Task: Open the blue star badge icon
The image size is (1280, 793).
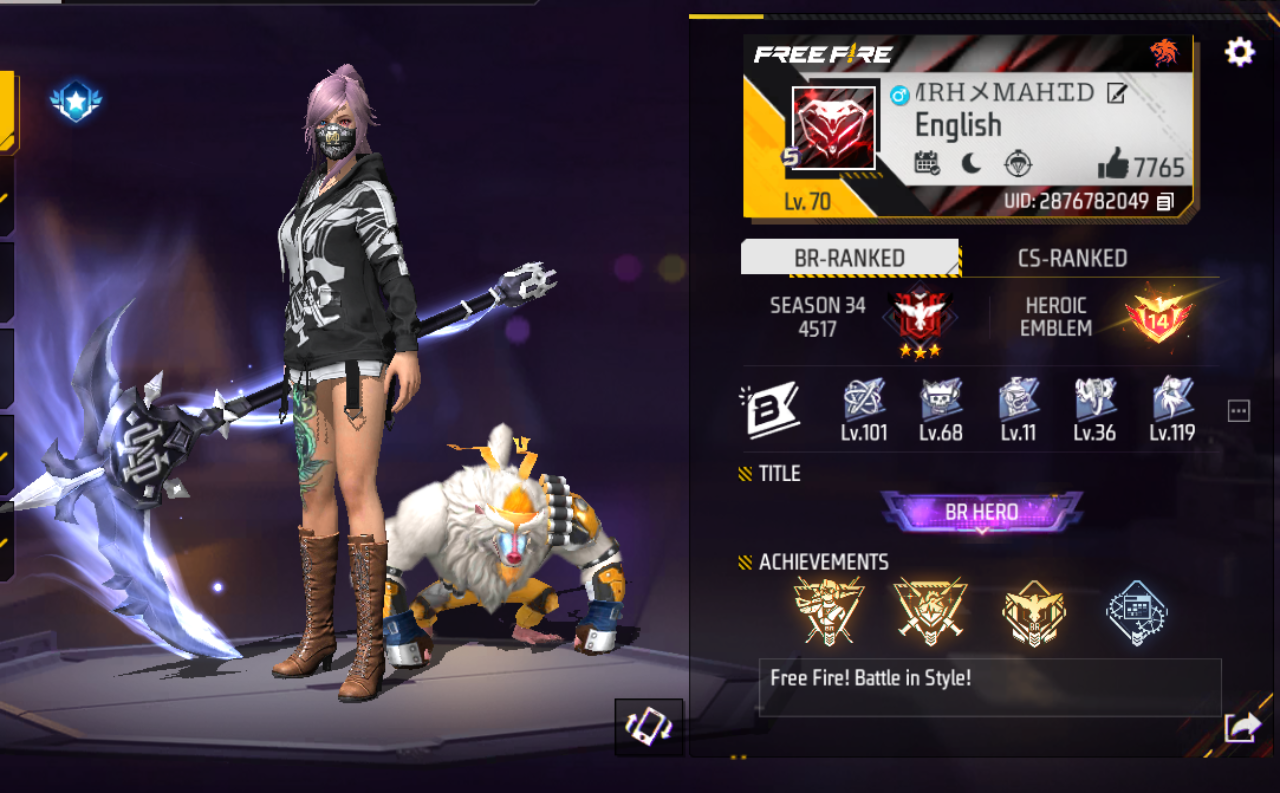Action: click(76, 102)
